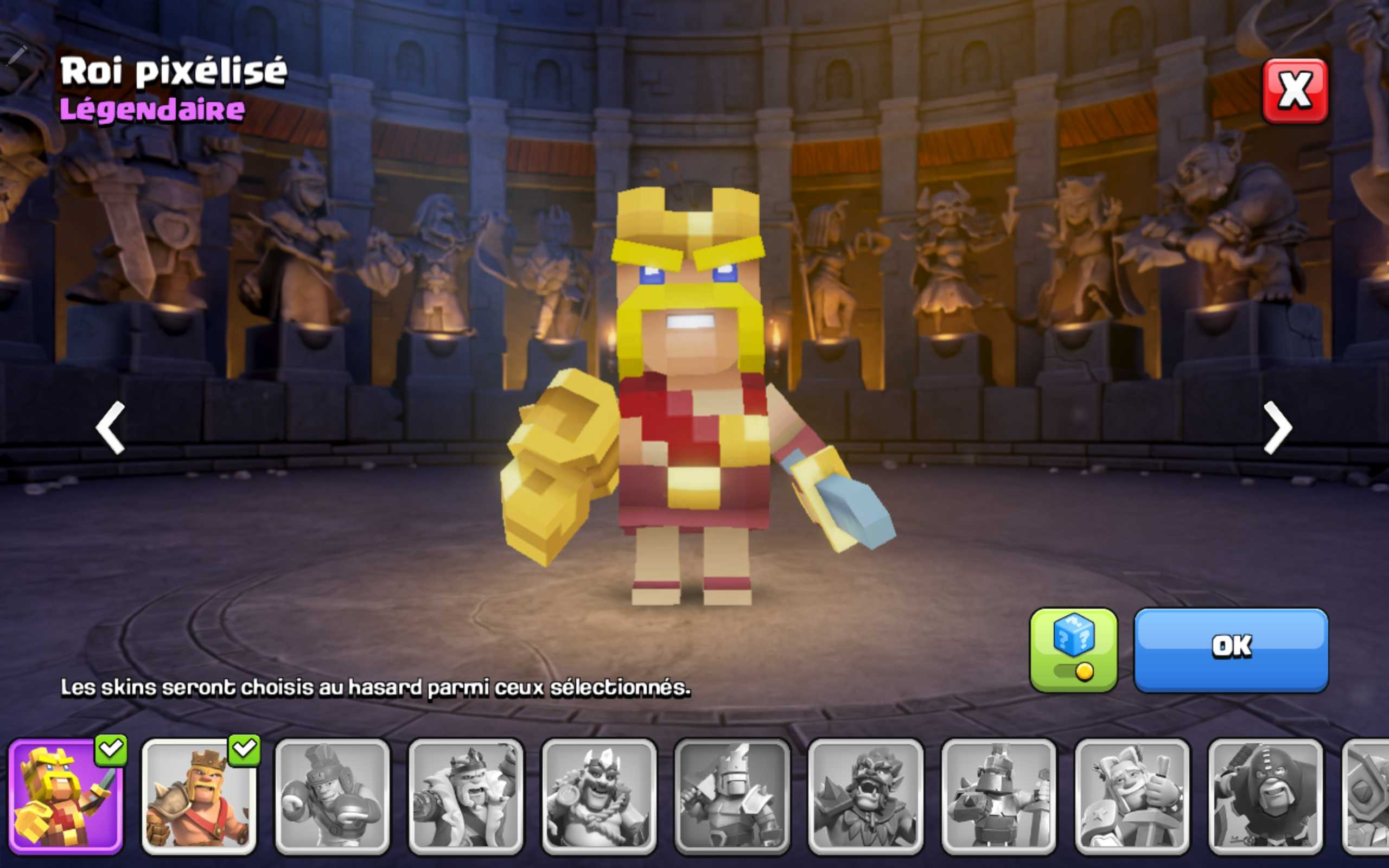This screenshot has height=868, width=1389.
Task: Uncheck the default king skin checkmark
Action: click(x=245, y=749)
